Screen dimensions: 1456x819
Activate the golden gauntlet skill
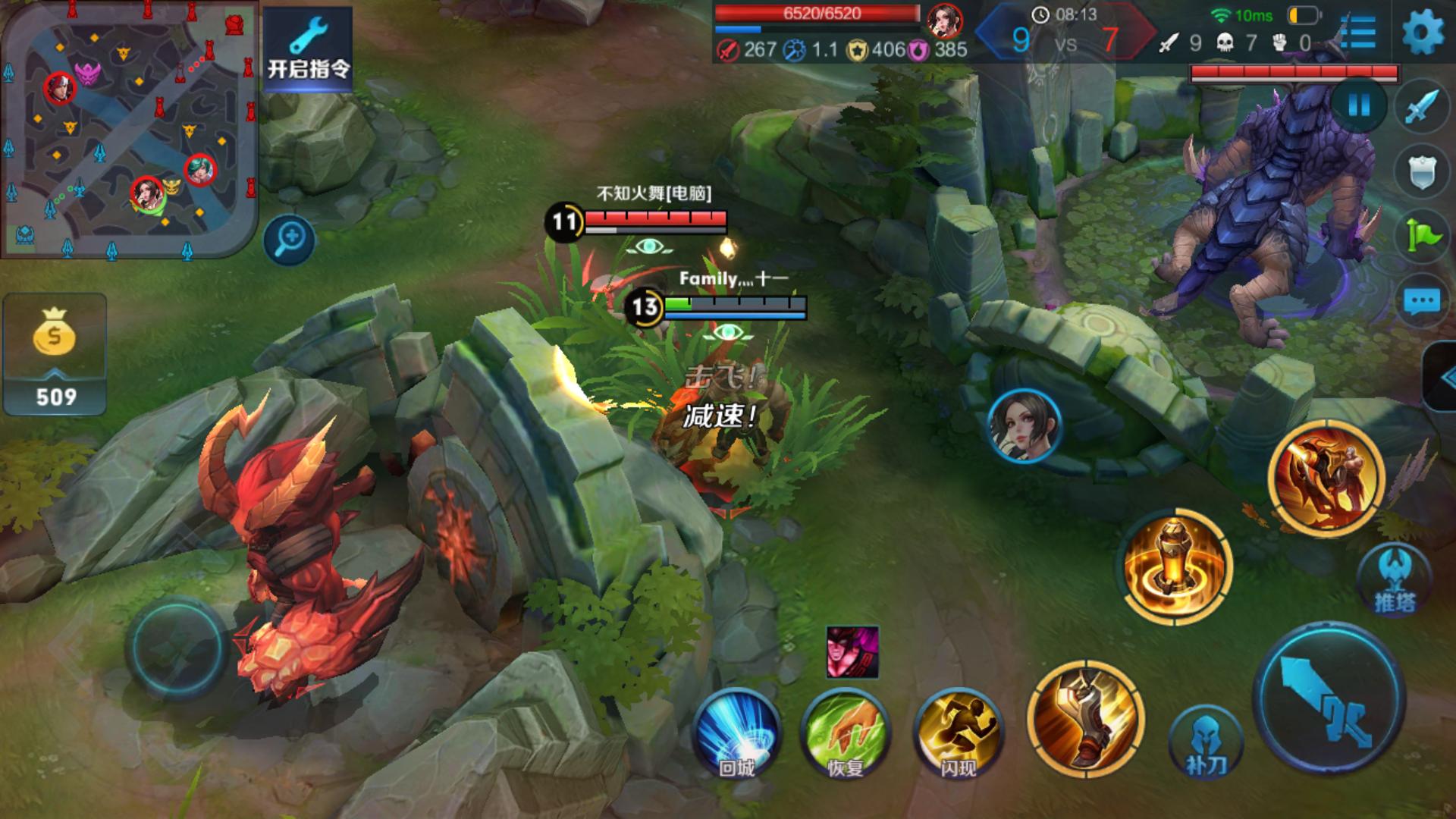(1085, 718)
